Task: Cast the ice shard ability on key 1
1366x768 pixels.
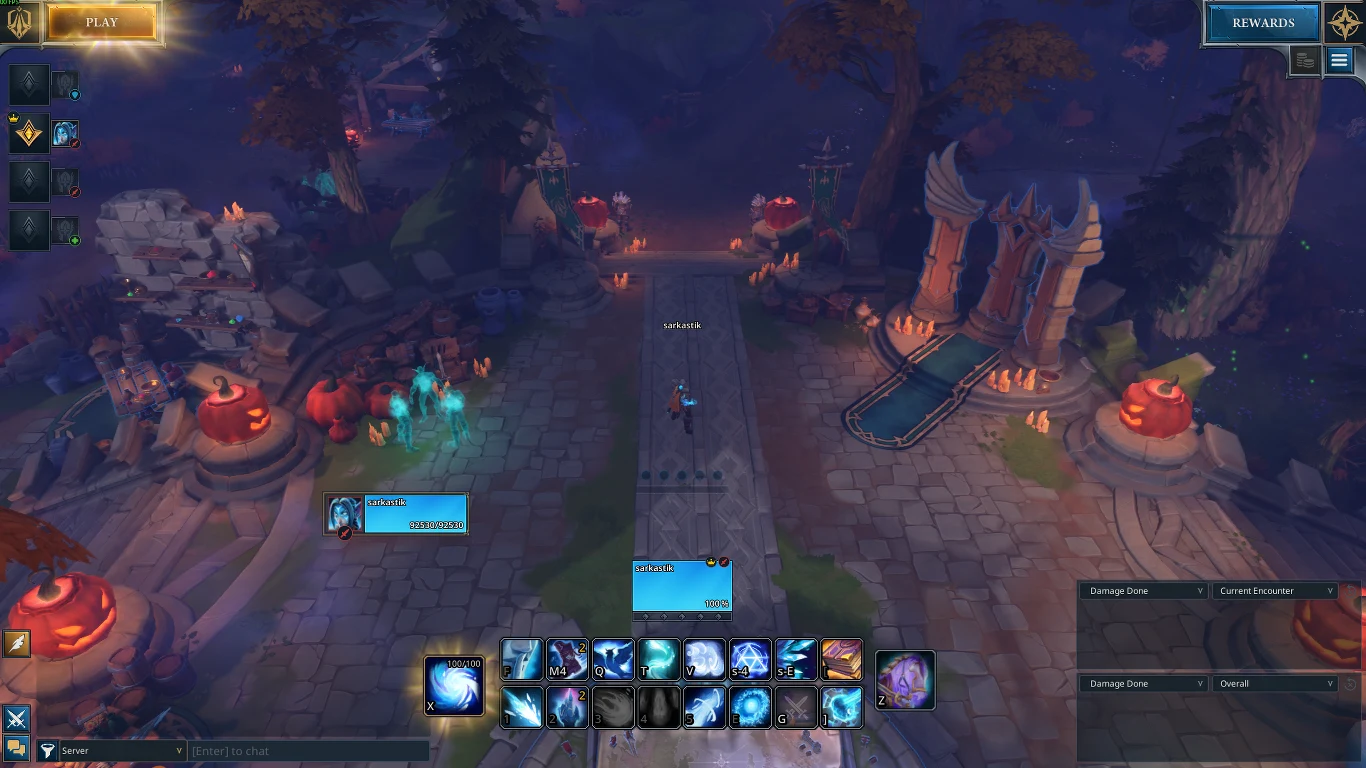Action: point(522,707)
